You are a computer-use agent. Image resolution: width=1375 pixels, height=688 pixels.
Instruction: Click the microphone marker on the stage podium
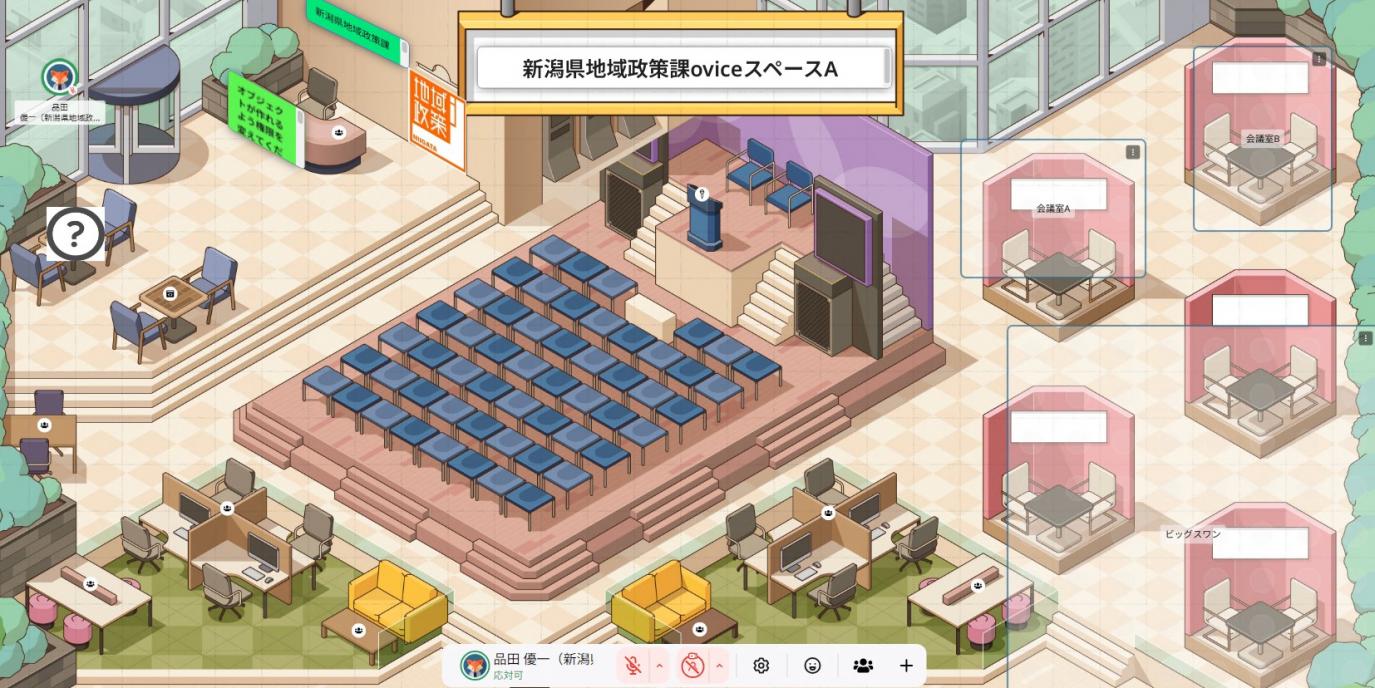click(703, 194)
